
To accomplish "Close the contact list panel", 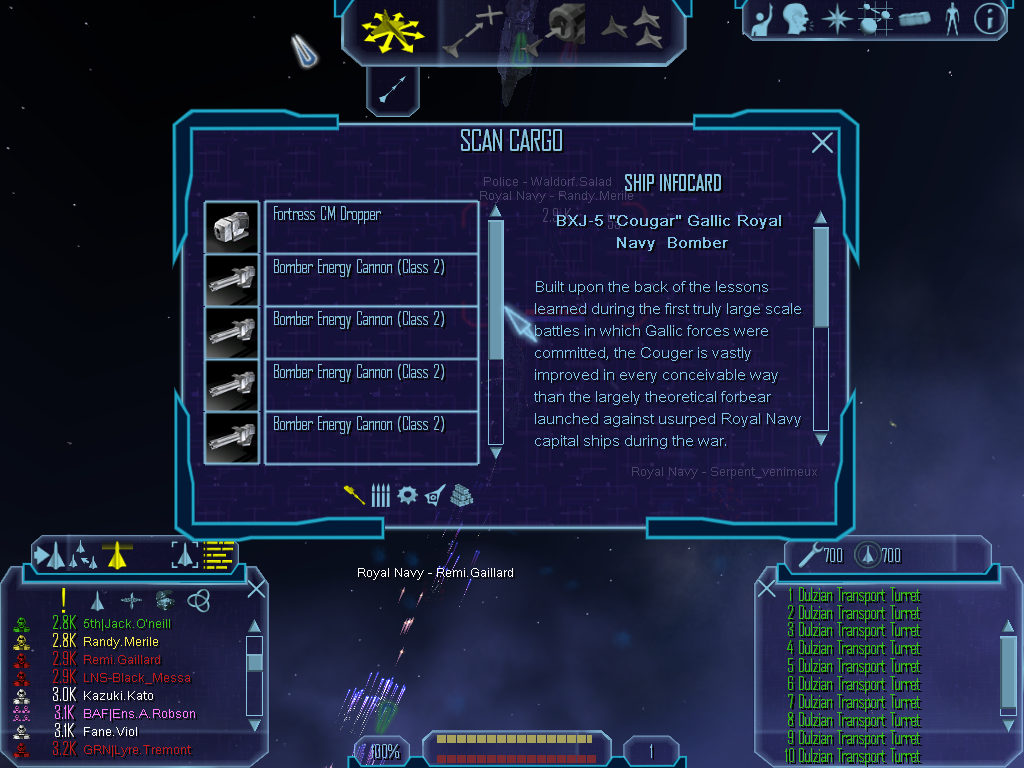I will pos(256,589).
